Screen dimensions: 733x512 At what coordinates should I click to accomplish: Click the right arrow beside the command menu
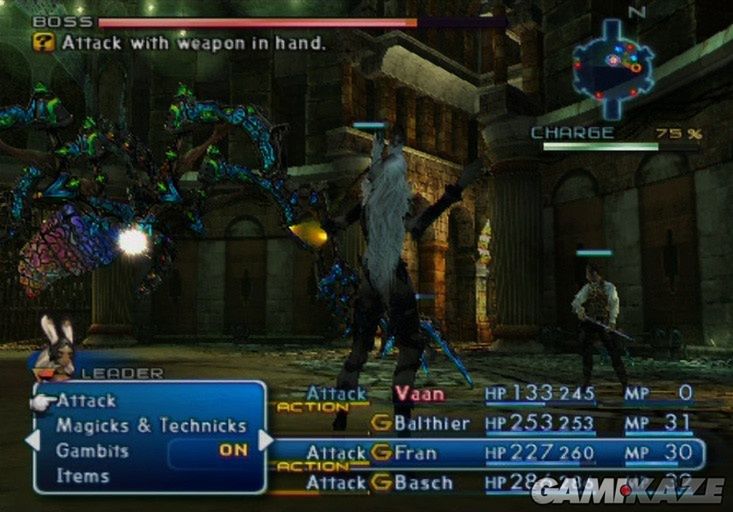[x=266, y=440]
